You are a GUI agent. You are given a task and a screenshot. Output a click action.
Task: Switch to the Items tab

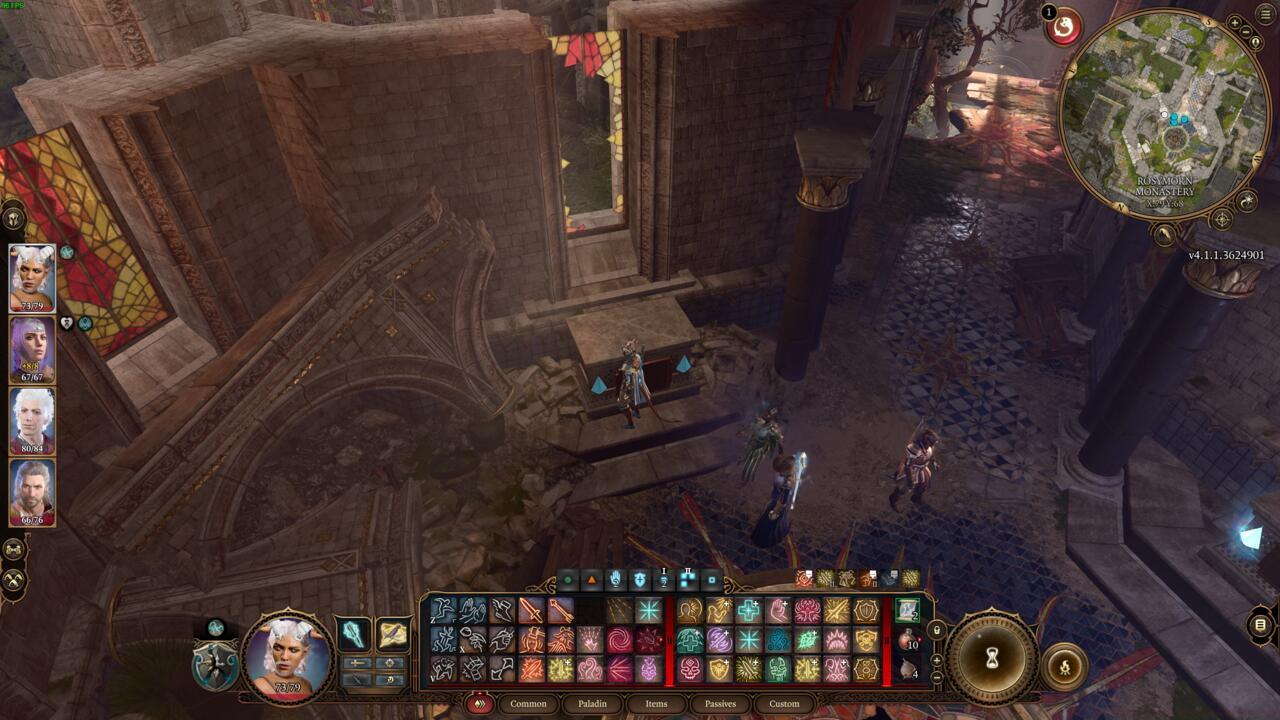(x=658, y=703)
